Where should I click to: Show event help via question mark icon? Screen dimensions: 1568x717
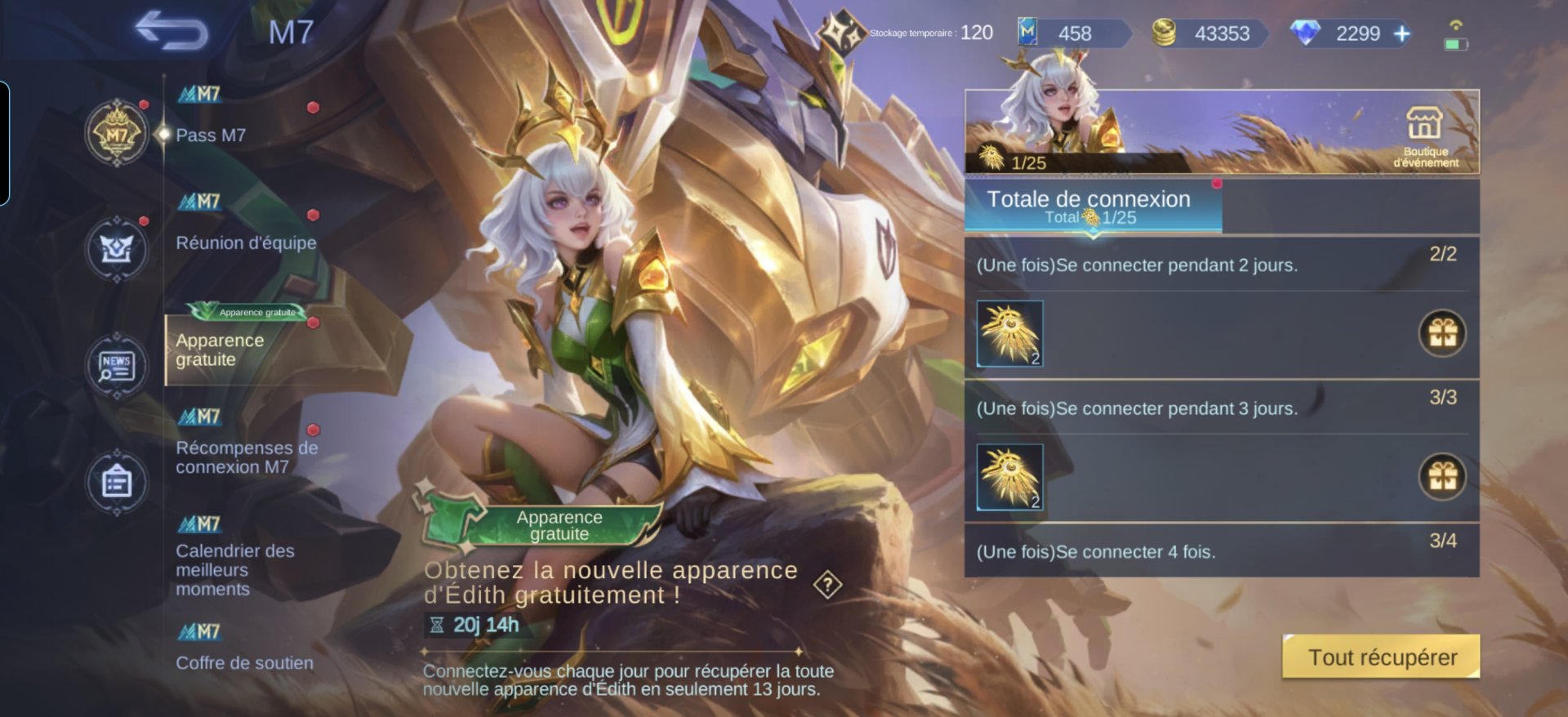(x=828, y=584)
